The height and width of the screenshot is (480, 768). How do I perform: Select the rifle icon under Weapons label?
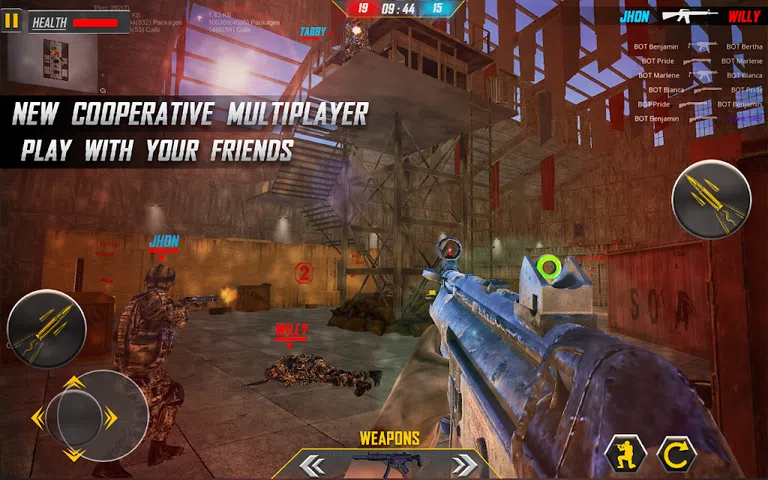point(388,464)
